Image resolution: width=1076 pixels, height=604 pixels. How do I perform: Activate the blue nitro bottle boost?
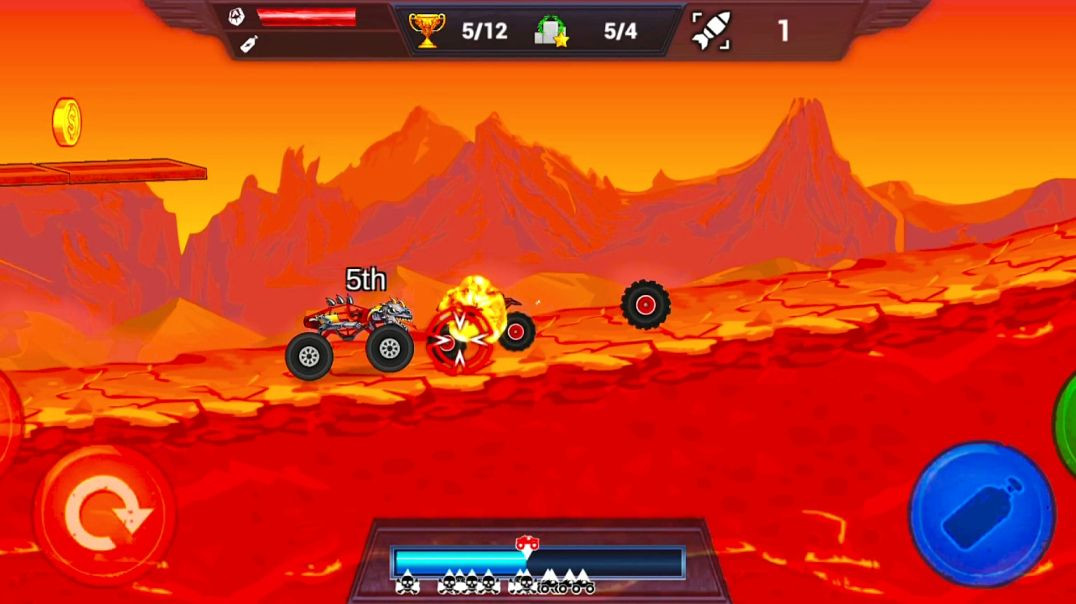pos(981,513)
